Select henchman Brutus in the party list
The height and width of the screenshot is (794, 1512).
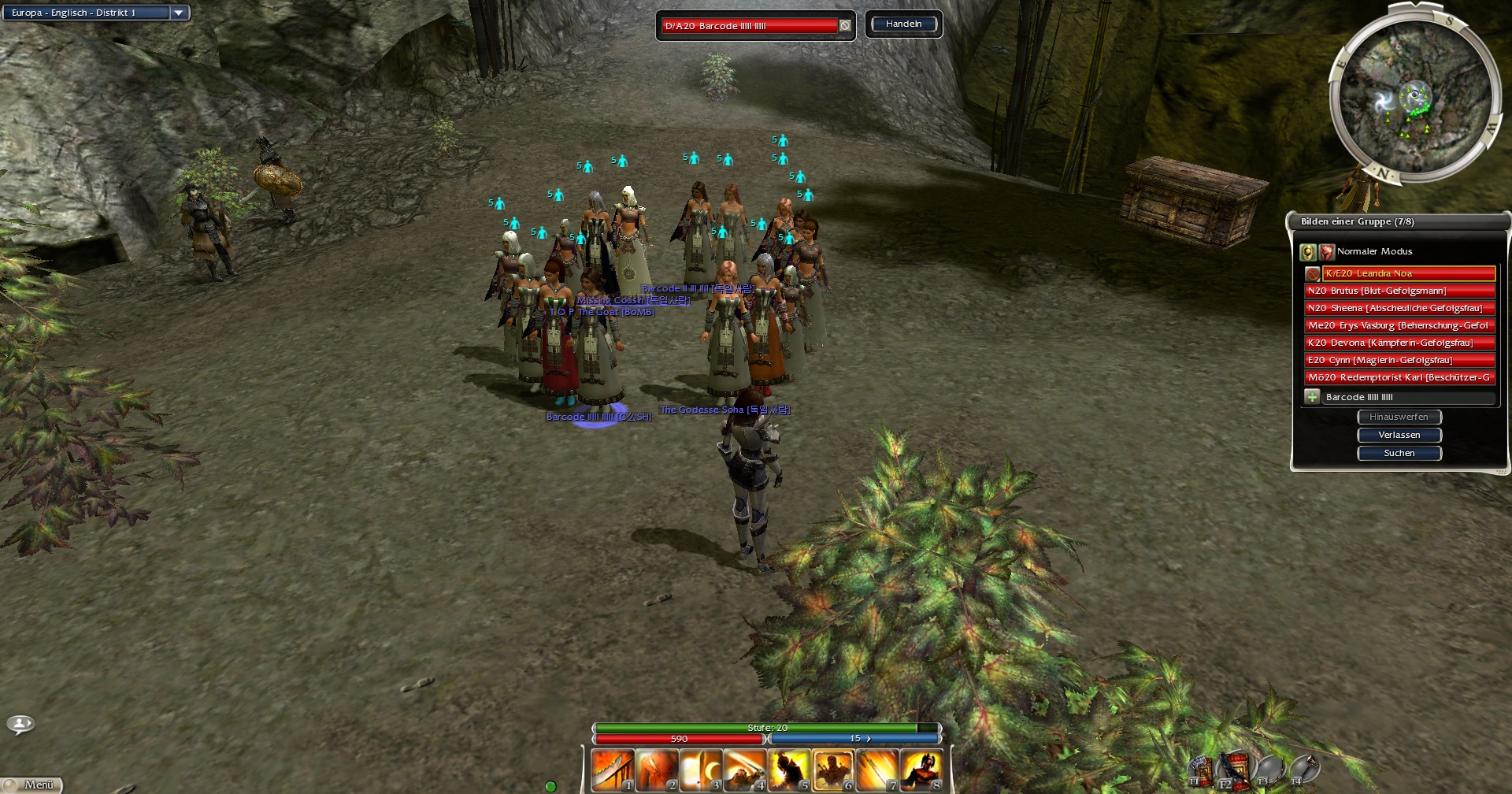1399,291
